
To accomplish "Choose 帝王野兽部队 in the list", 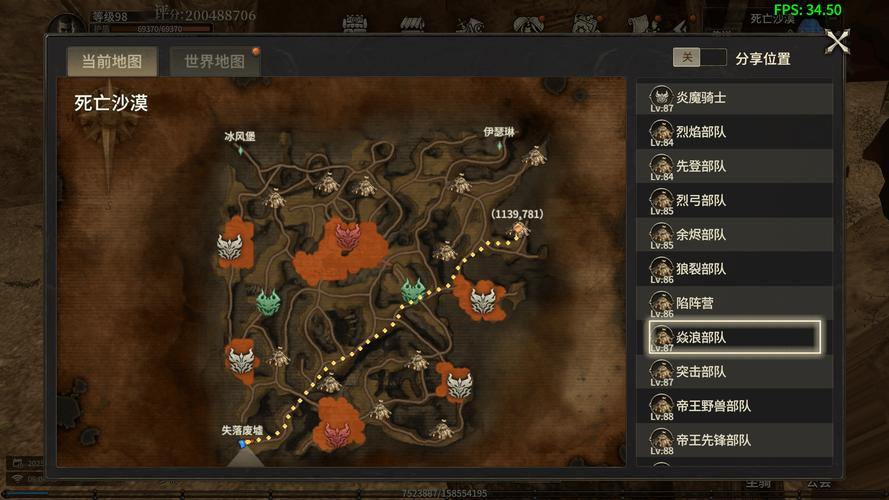I will 734,406.
